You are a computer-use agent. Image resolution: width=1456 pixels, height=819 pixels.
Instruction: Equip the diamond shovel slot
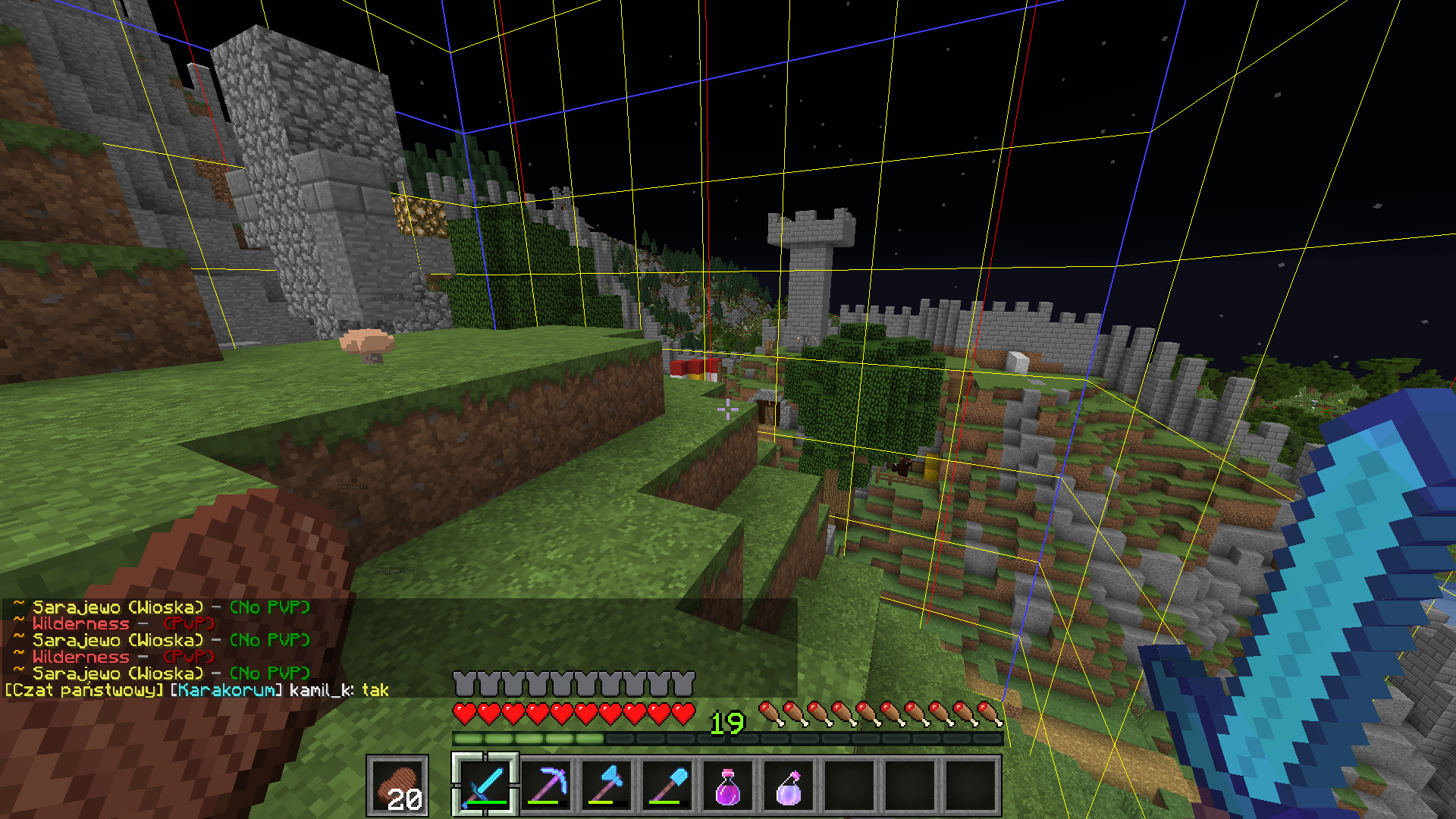click(667, 786)
